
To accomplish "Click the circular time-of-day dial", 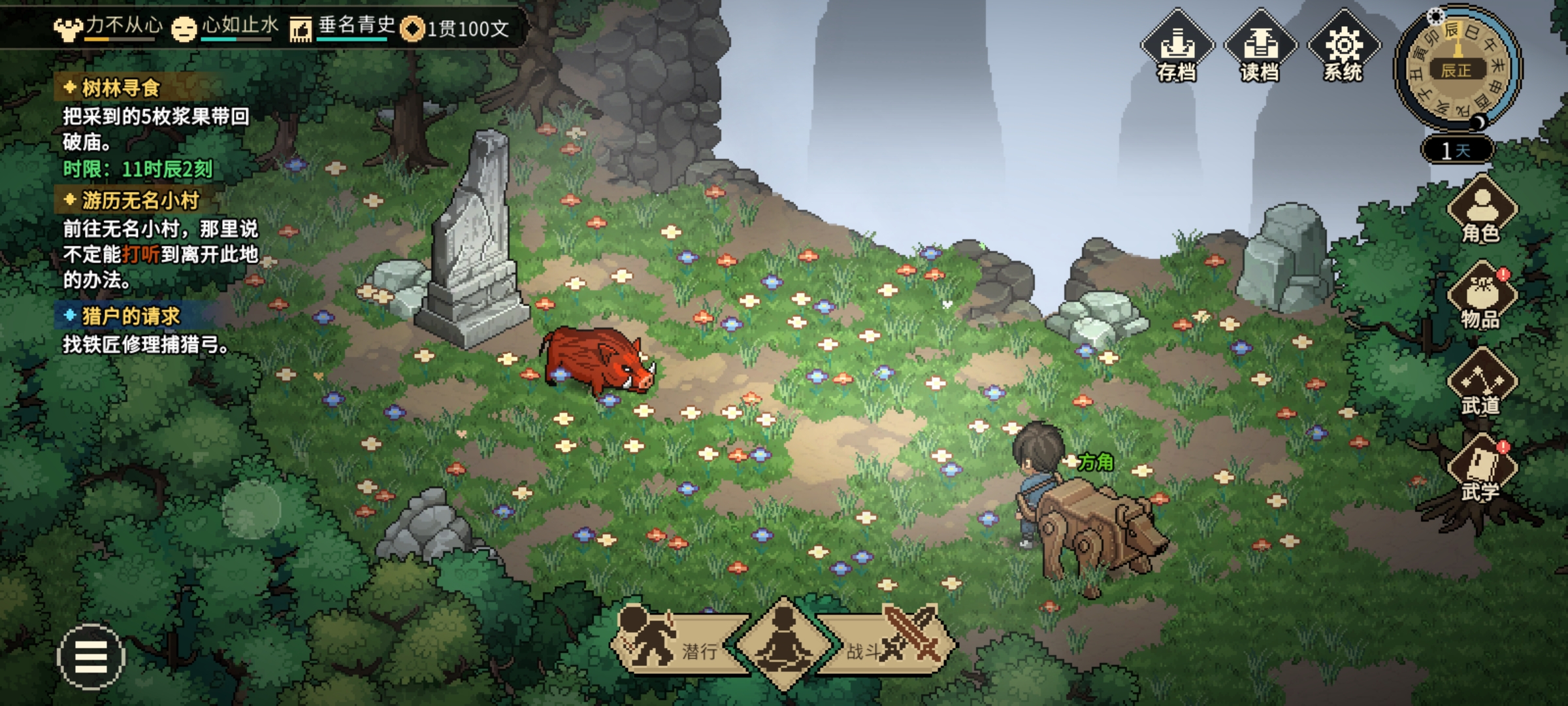I will 1458,67.
